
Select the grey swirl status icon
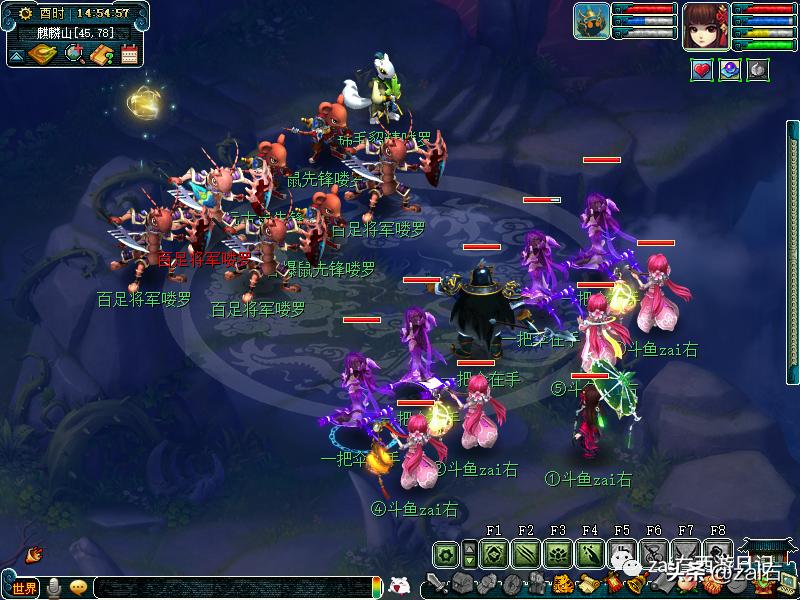[758, 70]
